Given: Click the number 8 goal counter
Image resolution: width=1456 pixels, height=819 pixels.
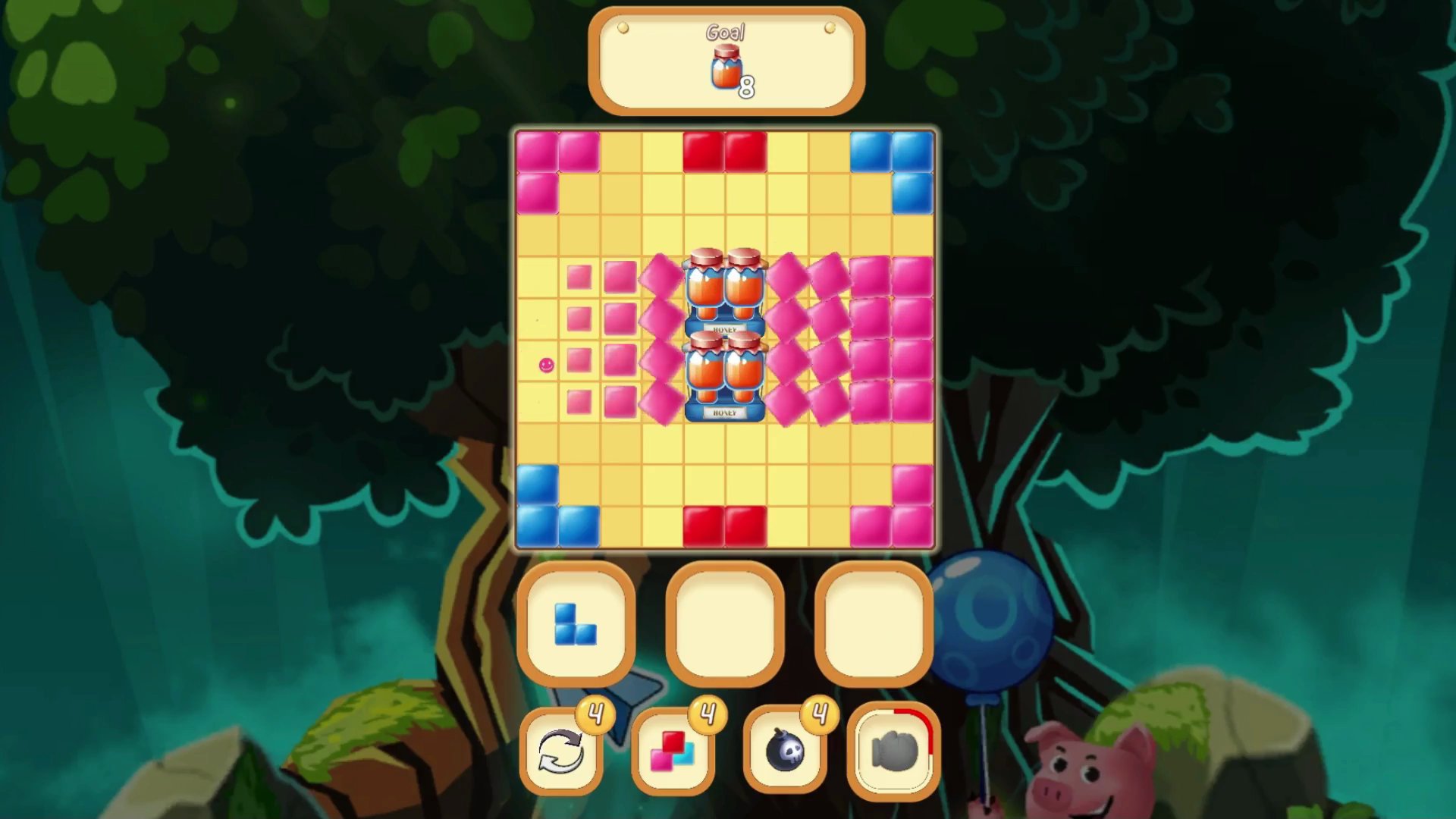Looking at the screenshot, I should 747,86.
